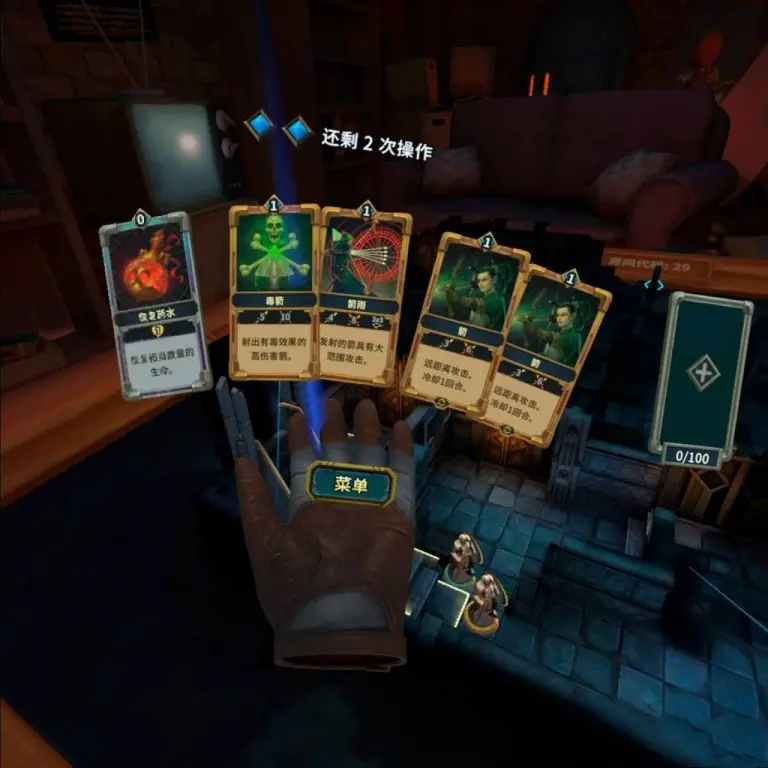Click the face-down card deck showing 0/100
Image resolution: width=768 pixels, height=768 pixels.
[x=699, y=376]
